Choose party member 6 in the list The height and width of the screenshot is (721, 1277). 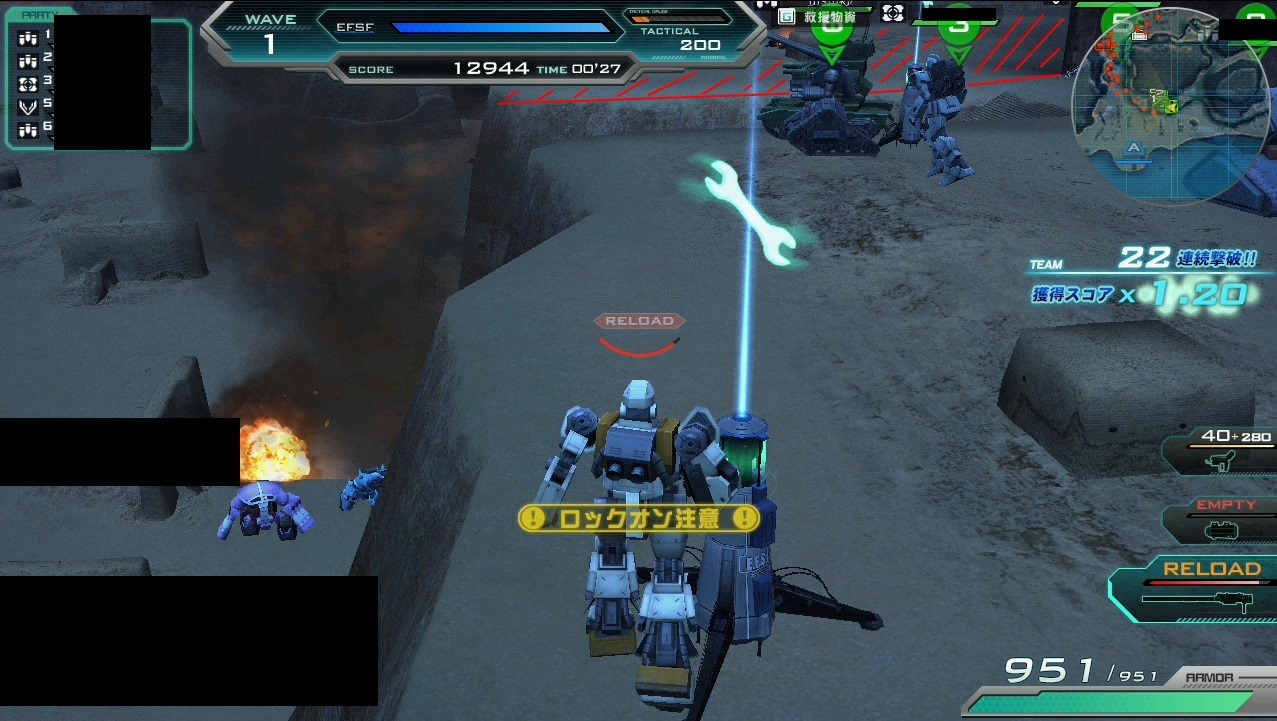click(28, 129)
